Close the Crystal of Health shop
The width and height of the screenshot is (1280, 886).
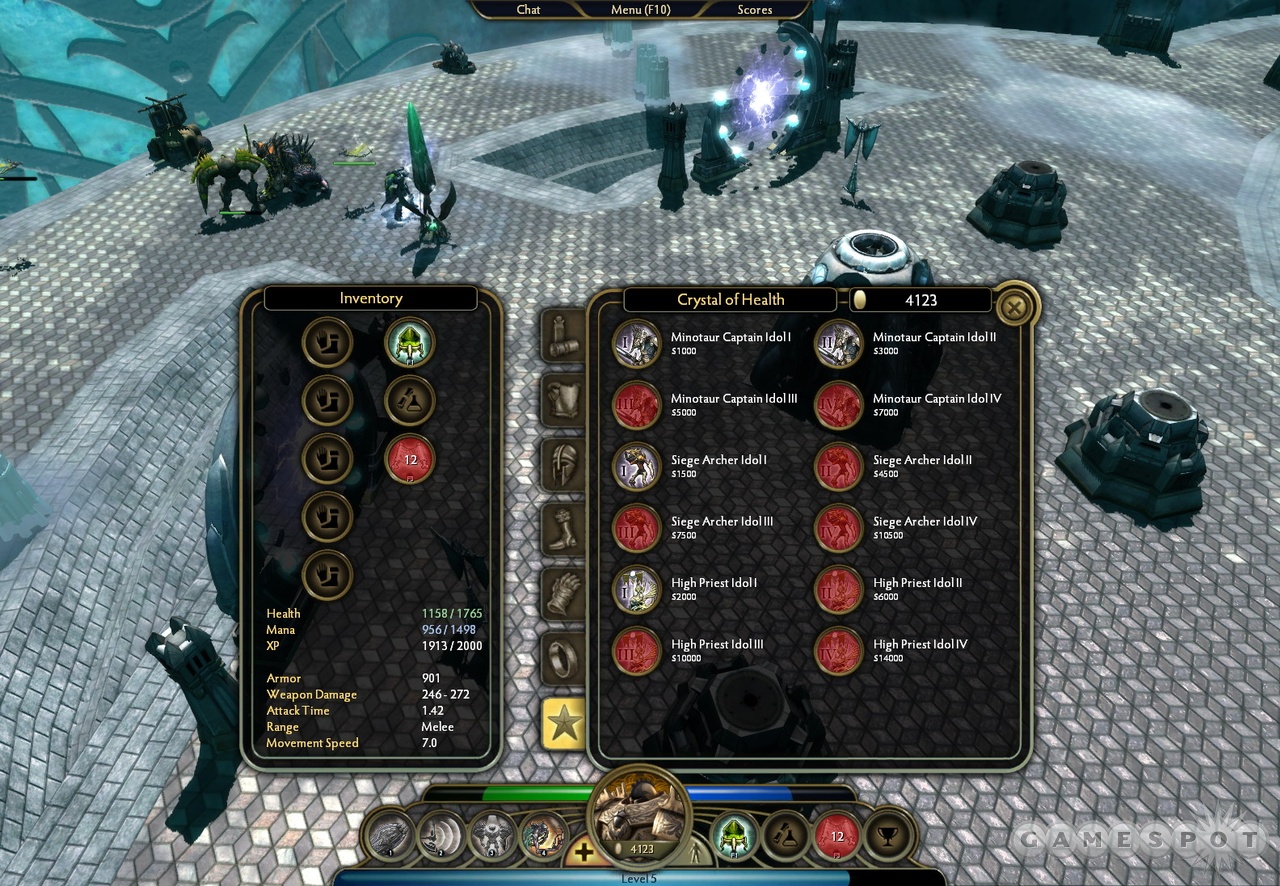(x=1013, y=308)
